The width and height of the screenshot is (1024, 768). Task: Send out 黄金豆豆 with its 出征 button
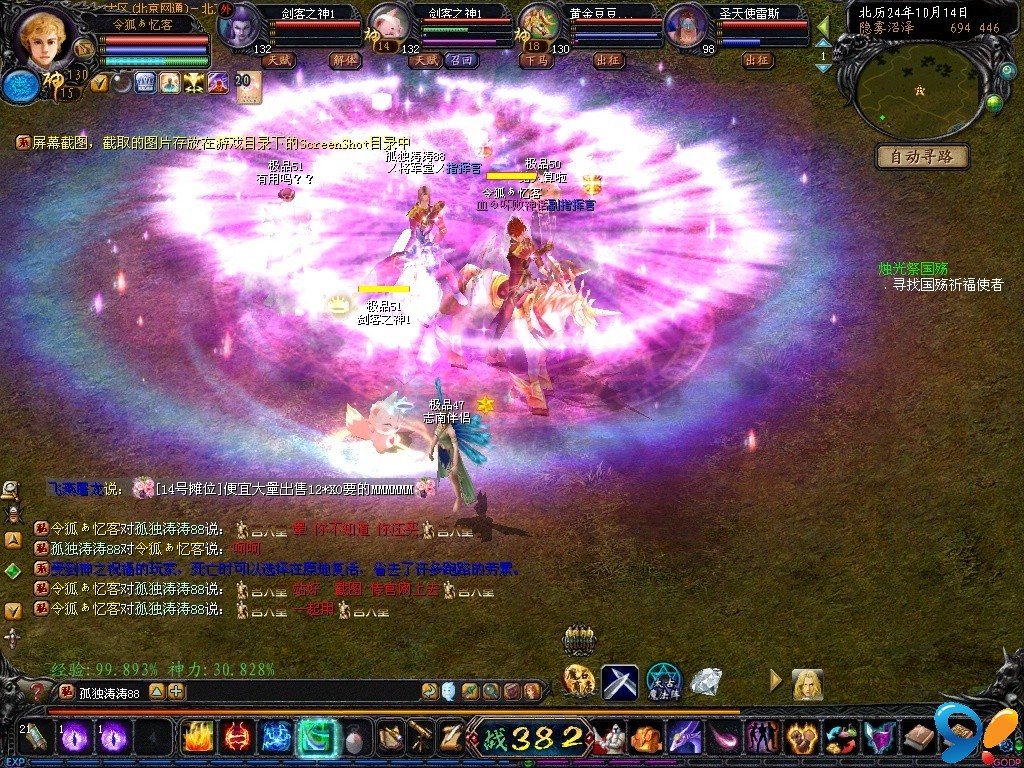pos(609,60)
